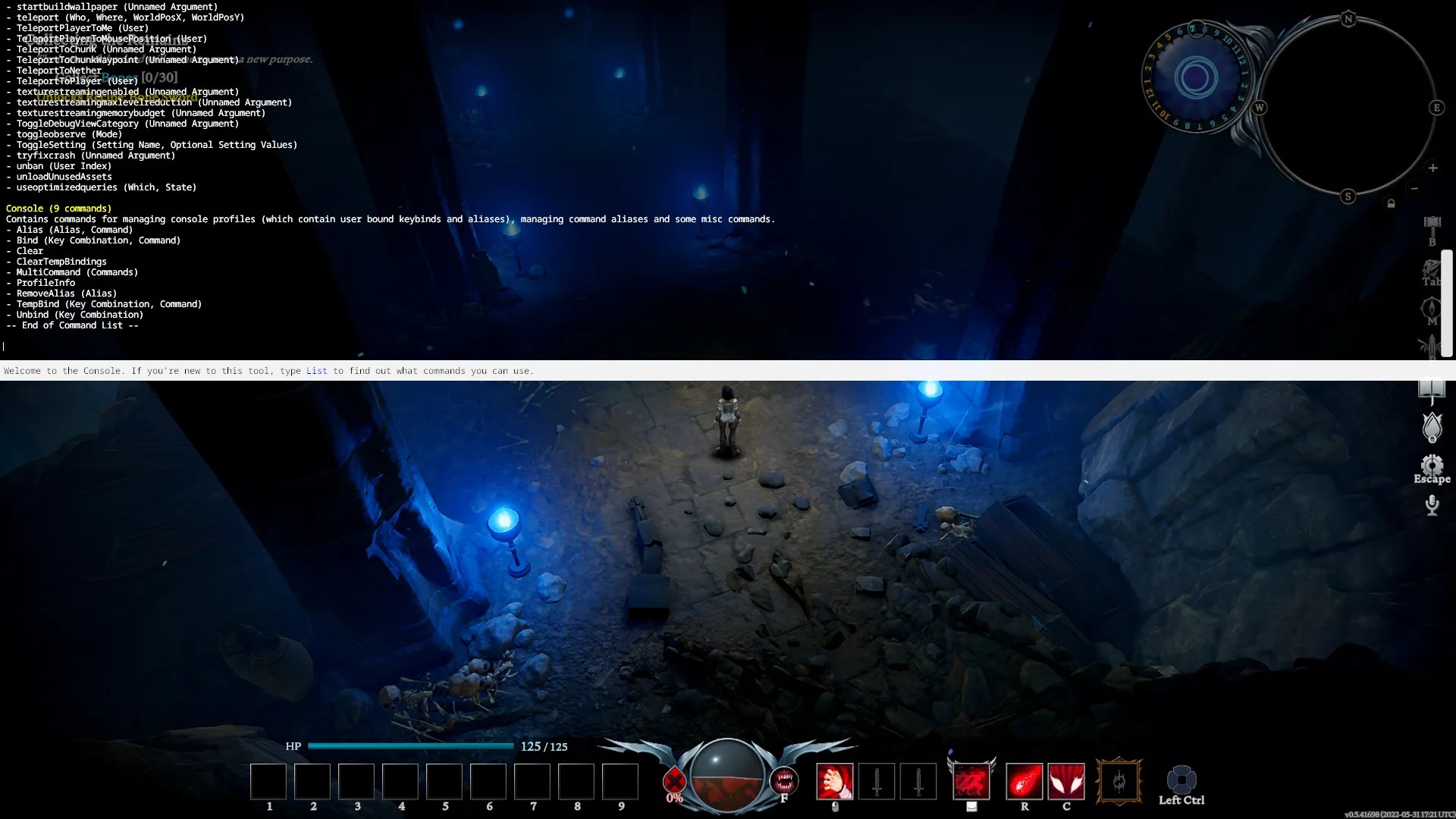
Task: Toggle minimap rotation lock with the padlock
Action: tap(1392, 202)
